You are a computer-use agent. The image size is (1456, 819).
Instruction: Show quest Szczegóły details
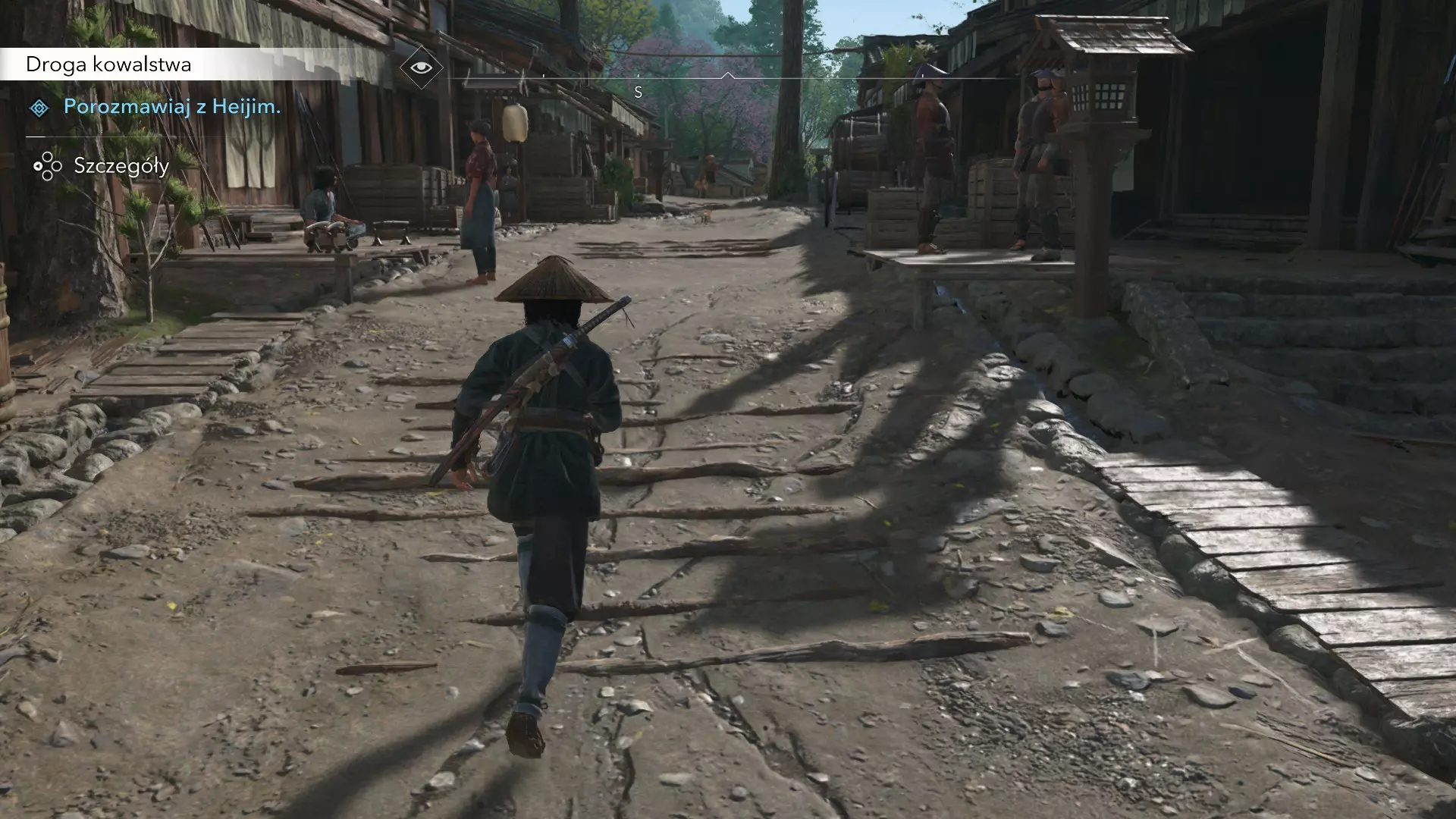coord(121,166)
